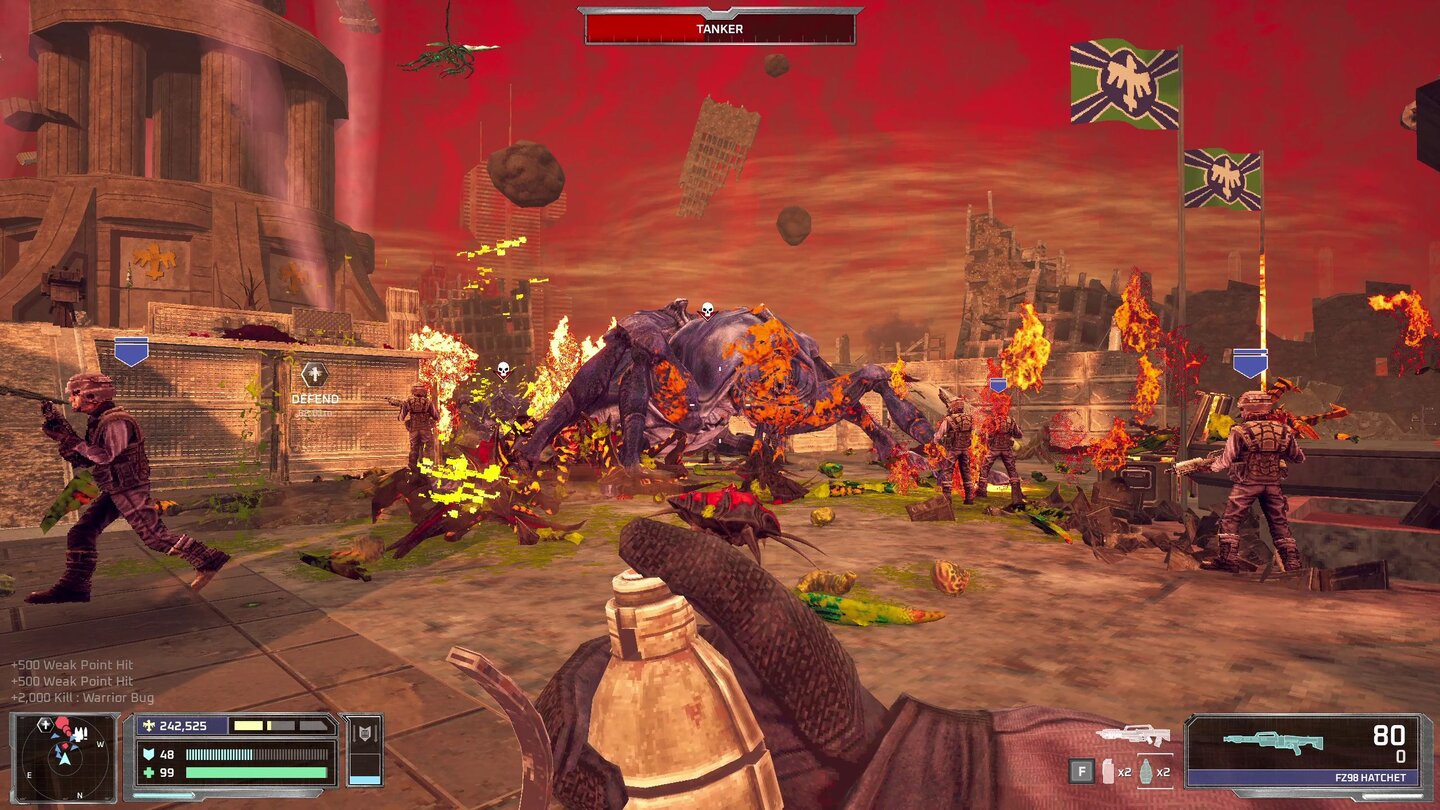1440x810 pixels.
Task: Click the yellow XP progress bar segment
Action: tap(247, 726)
